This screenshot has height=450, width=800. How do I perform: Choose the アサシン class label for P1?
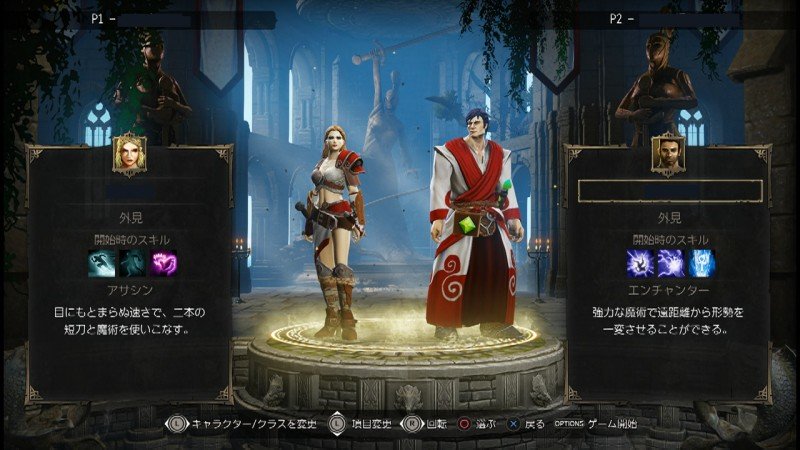pyautogui.click(x=132, y=288)
